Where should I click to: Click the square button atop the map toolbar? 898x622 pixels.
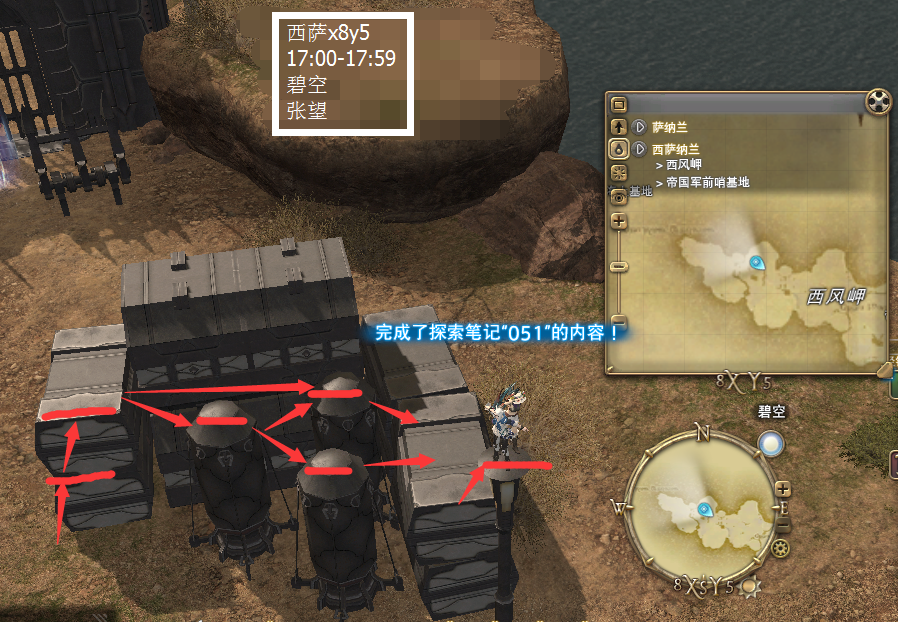coord(618,104)
